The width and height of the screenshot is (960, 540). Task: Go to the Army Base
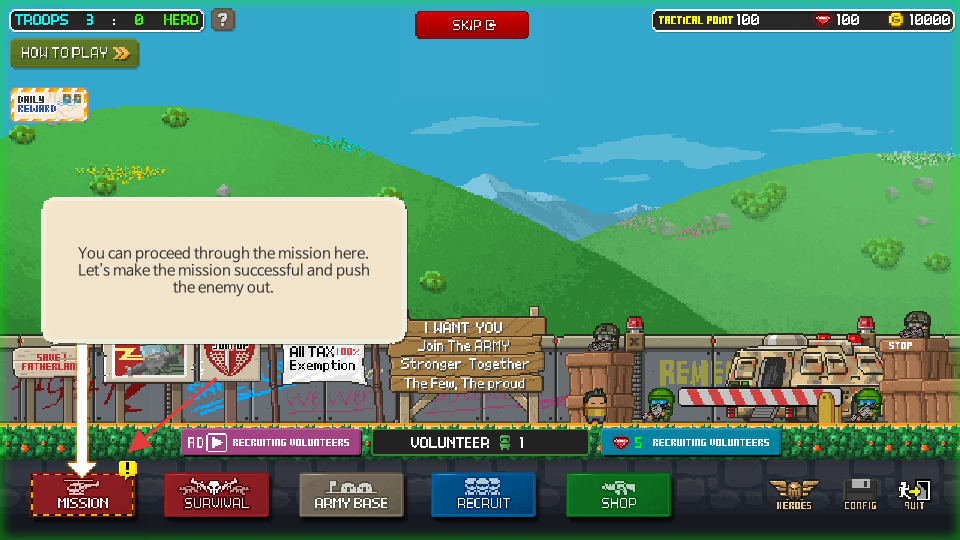tap(351, 494)
